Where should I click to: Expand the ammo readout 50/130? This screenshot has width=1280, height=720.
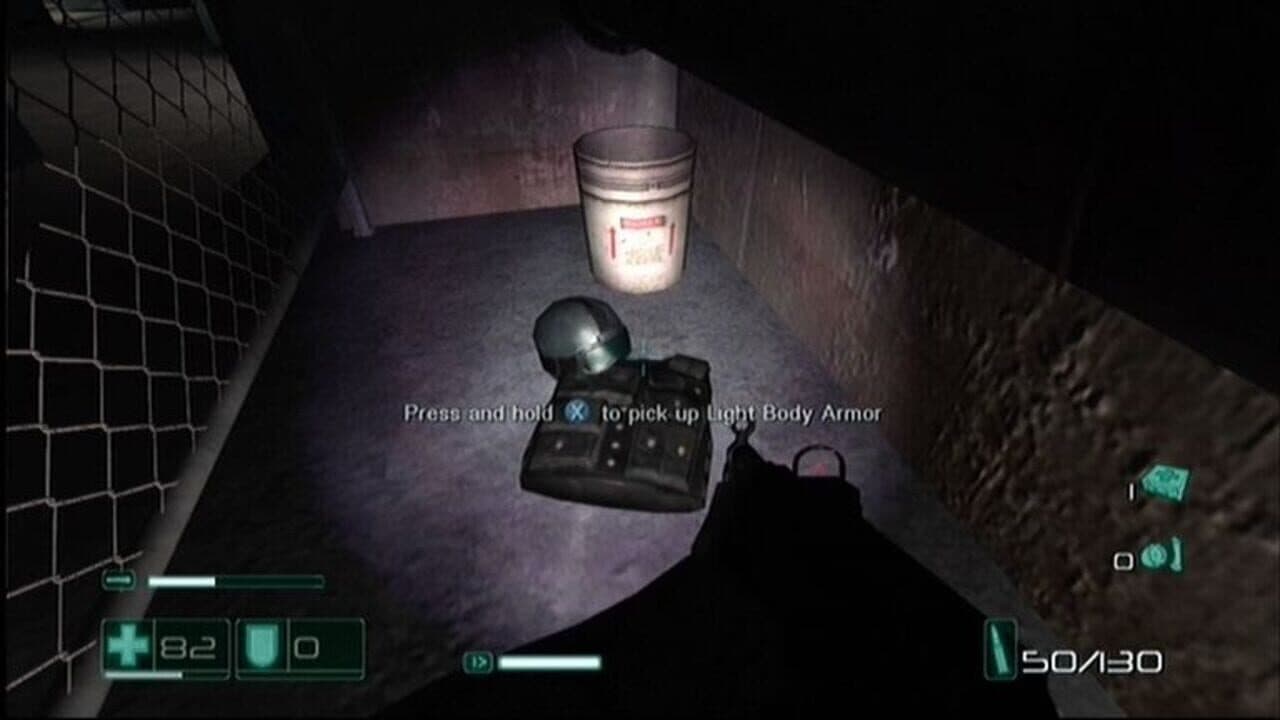point(1090,656)
